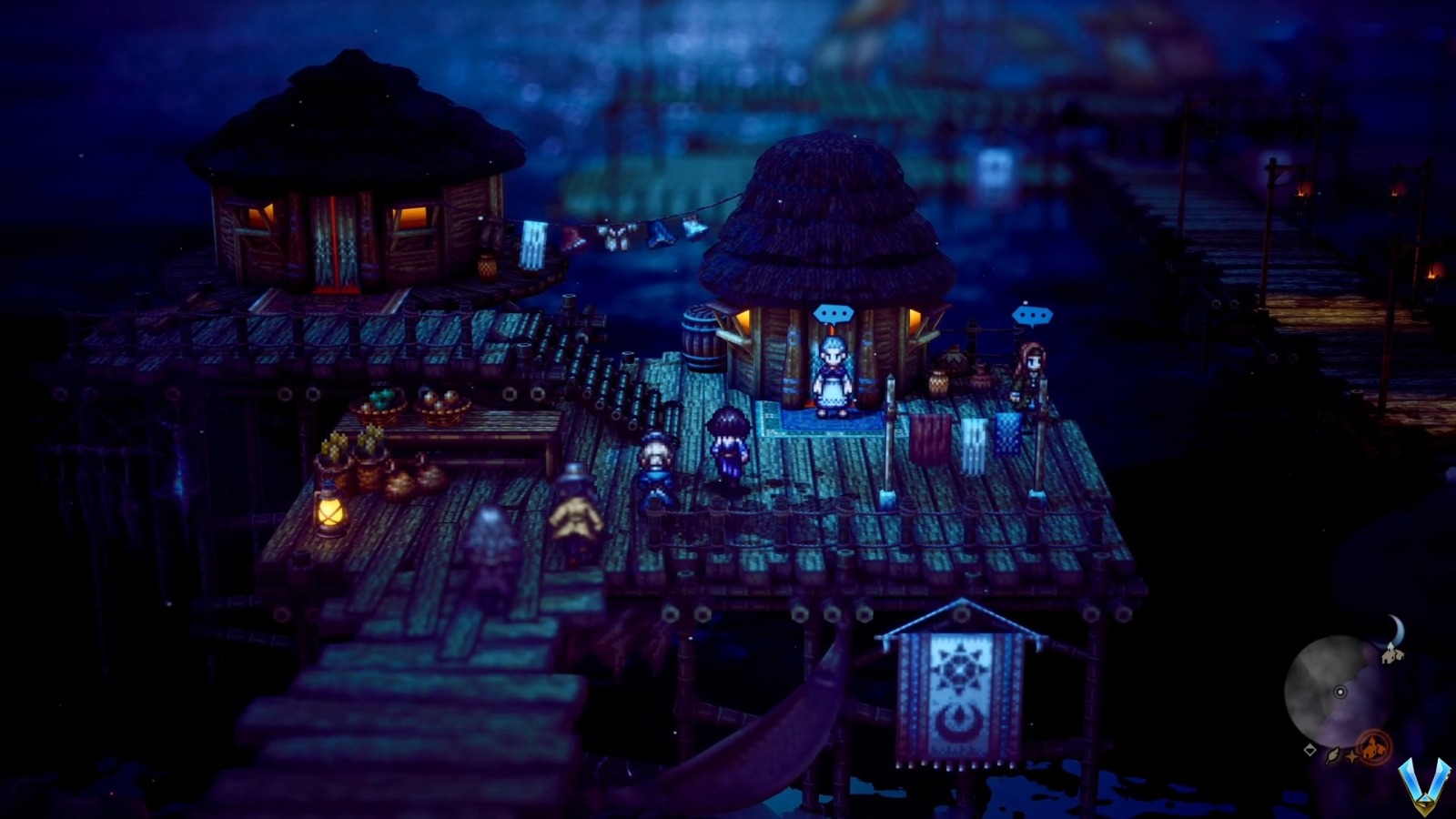Select the town buildings icon on the minimap
Image resolution: width=1456 pixels, height=819 pixels.
pos(1391,656)
